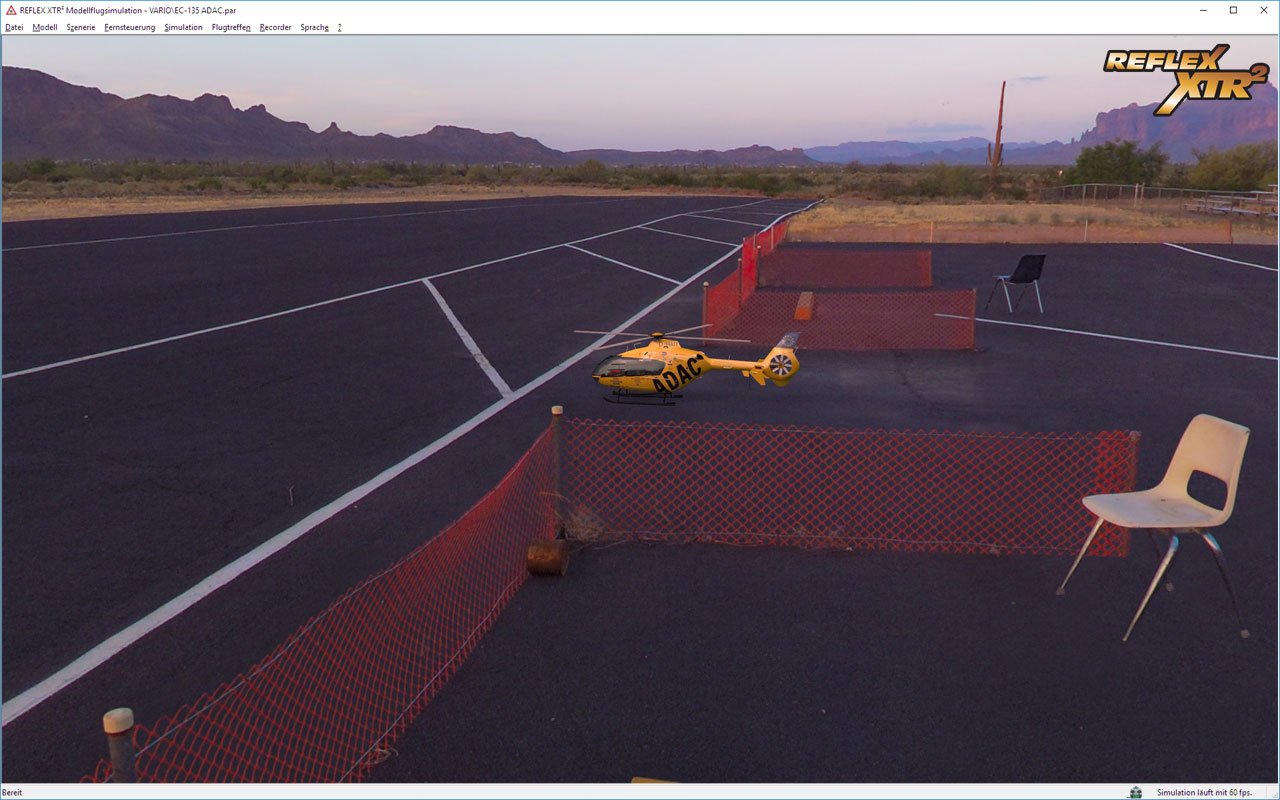Screen dimensions: 1280x800
Task: Maximize the simulator window
Action: (1233, 9)
